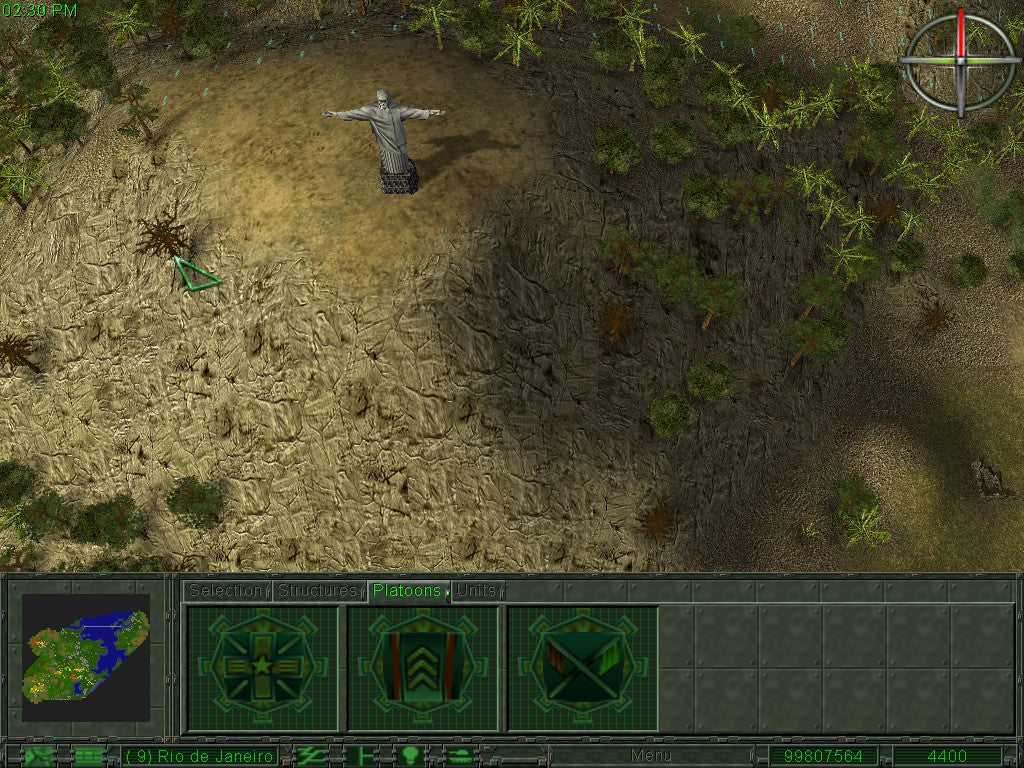Click the Rio de Janeiro mission label
Screen dimensions: 1024x768
pyautogui.click(x=200, y=756)
